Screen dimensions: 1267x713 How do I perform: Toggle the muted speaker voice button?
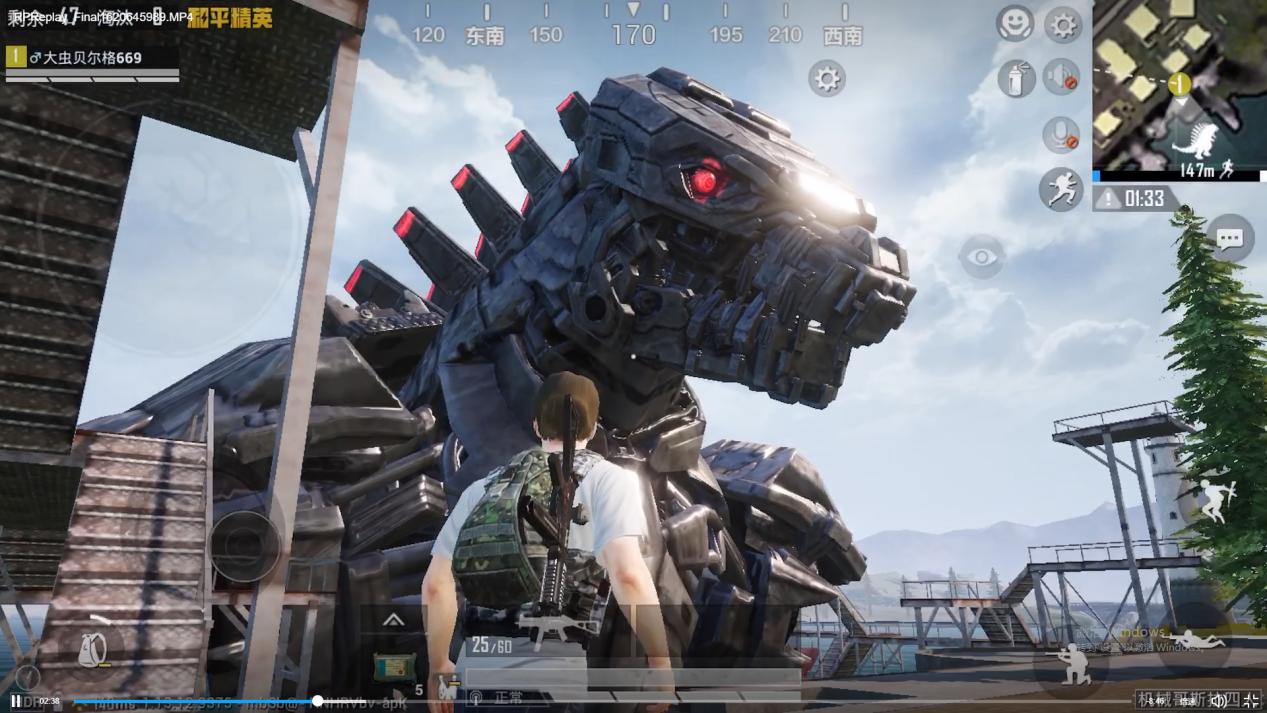[1061, 77]
